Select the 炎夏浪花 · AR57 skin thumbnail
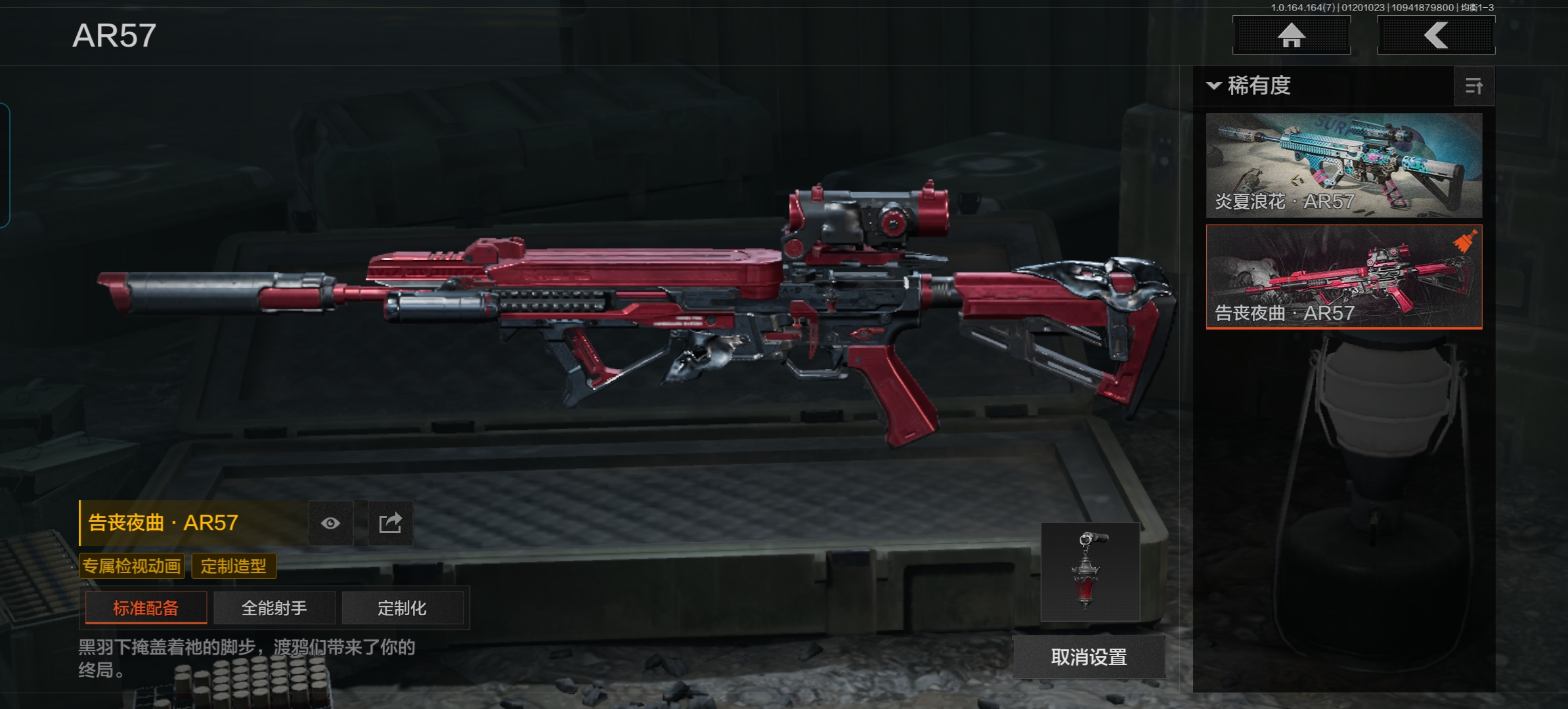 (x=1343, y=165)
